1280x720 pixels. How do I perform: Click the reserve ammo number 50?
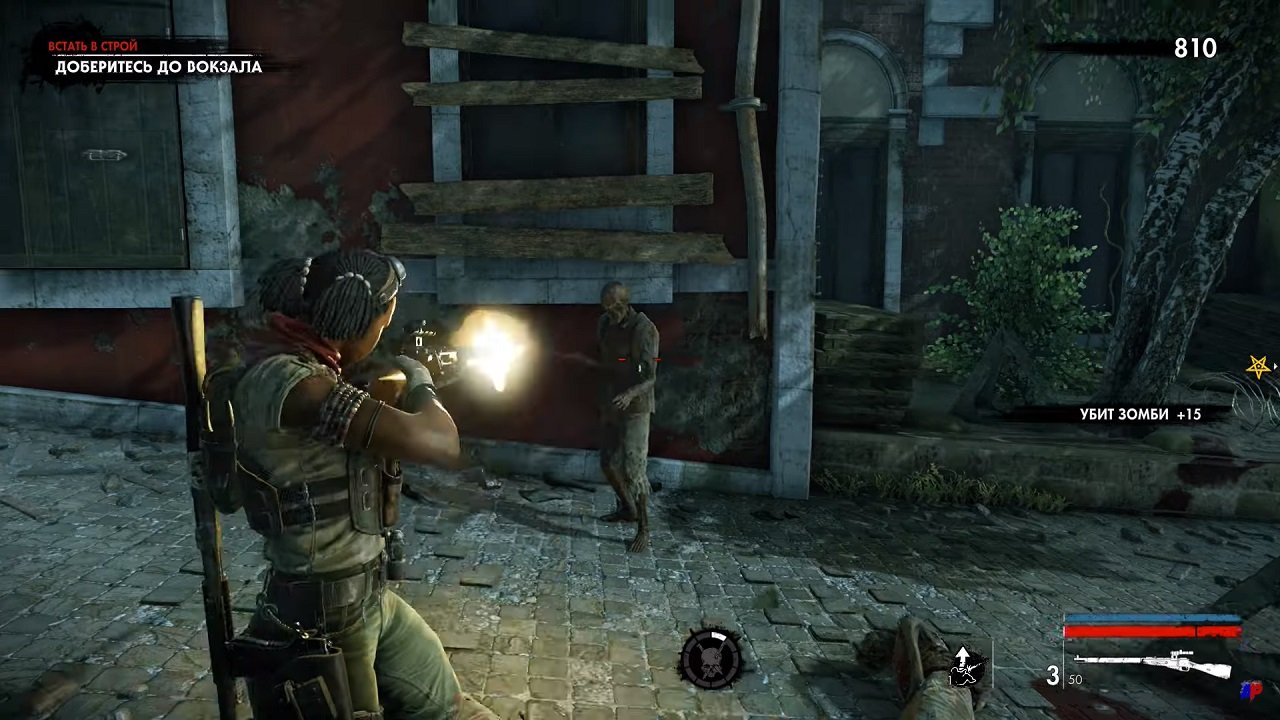[1076, 679]
